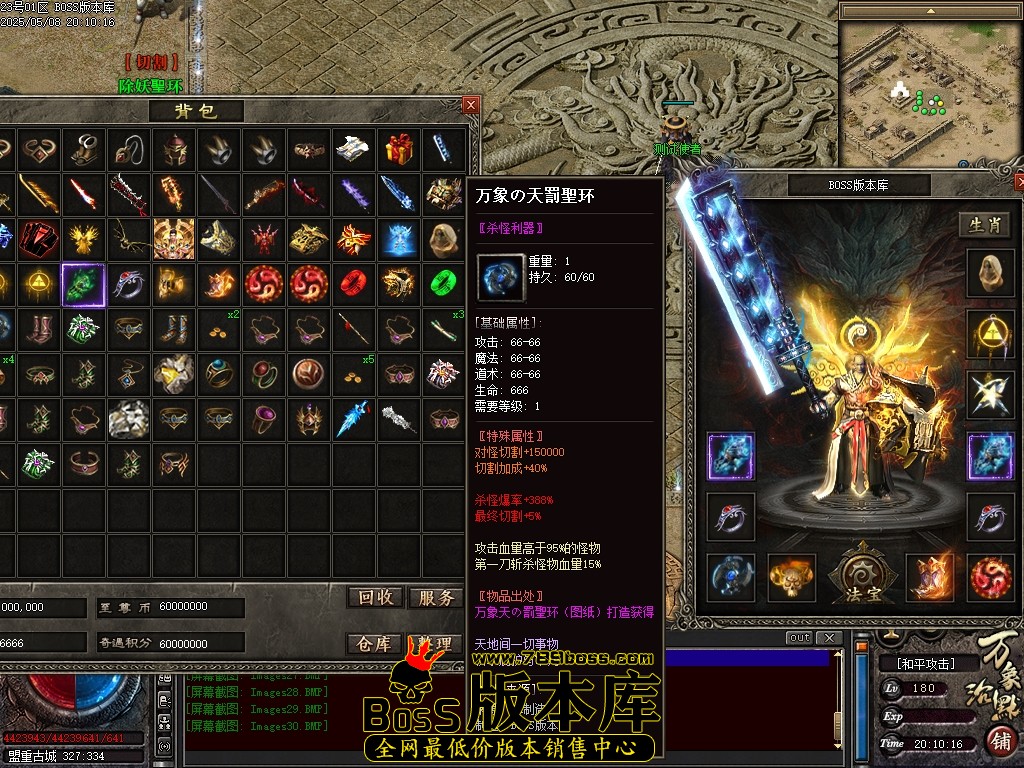Click the 回收 recycle button
This screenshot has width=1024, height=768.
(376, 598)
